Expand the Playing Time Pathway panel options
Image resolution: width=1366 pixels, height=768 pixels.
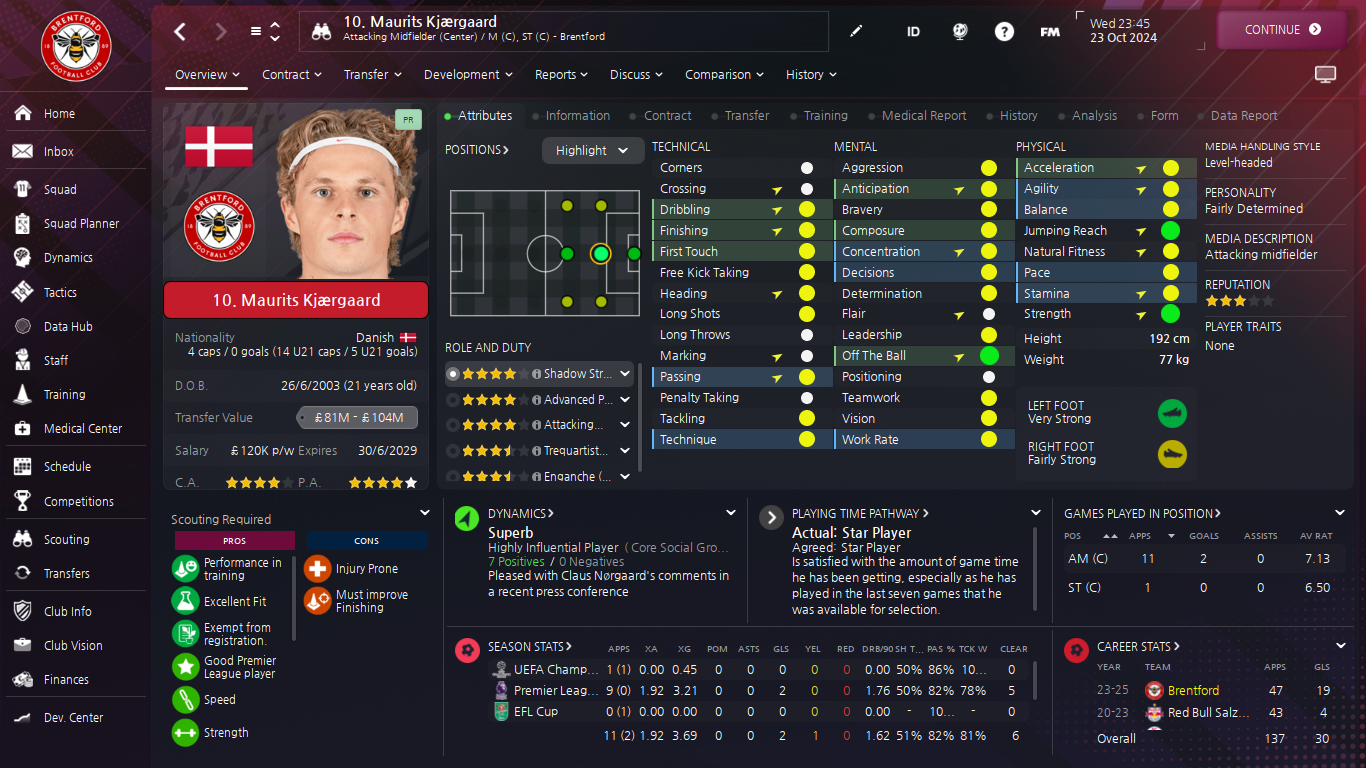1036,513
